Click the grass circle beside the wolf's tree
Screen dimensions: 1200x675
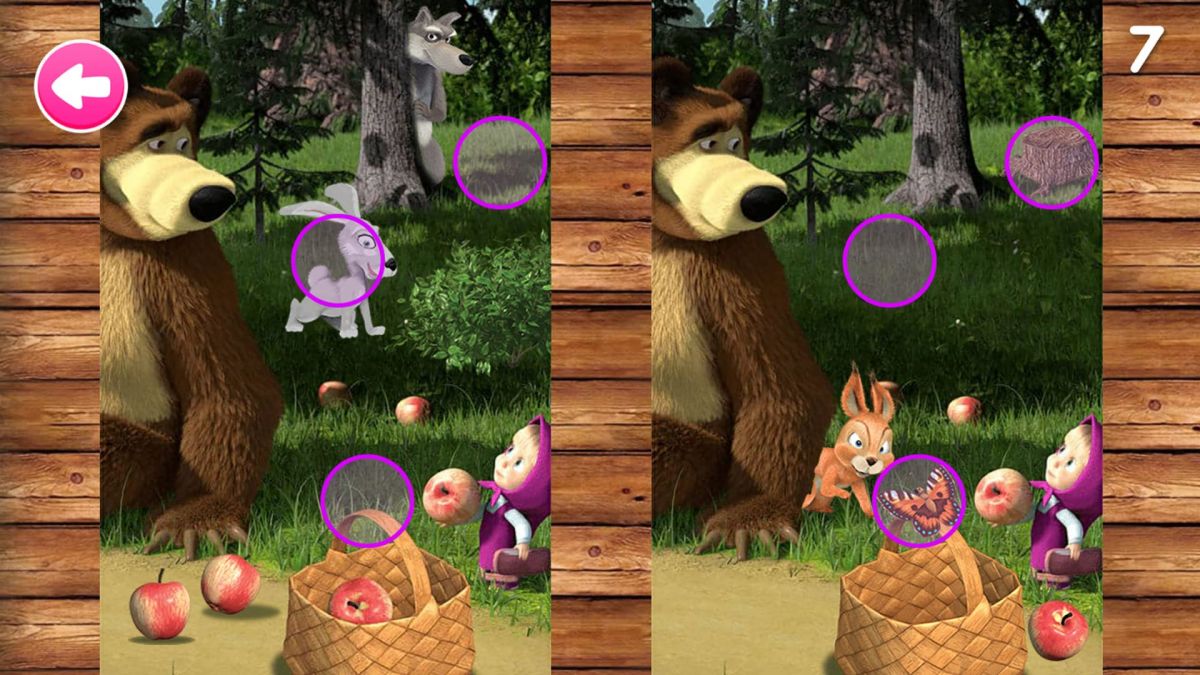pyautogui.click(x=500, y=162)
